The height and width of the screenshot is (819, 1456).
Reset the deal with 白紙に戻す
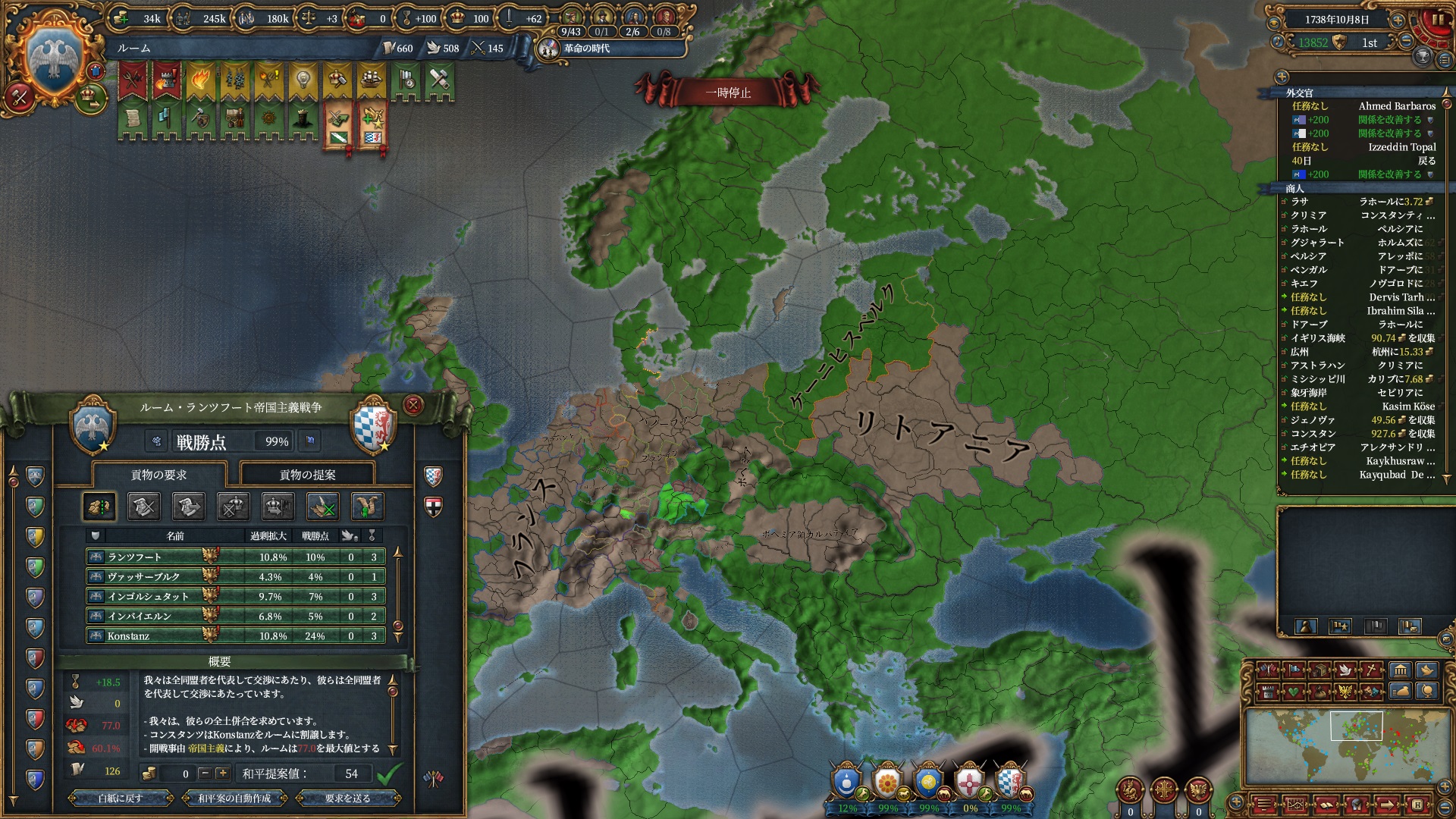[x=120, y=798]
